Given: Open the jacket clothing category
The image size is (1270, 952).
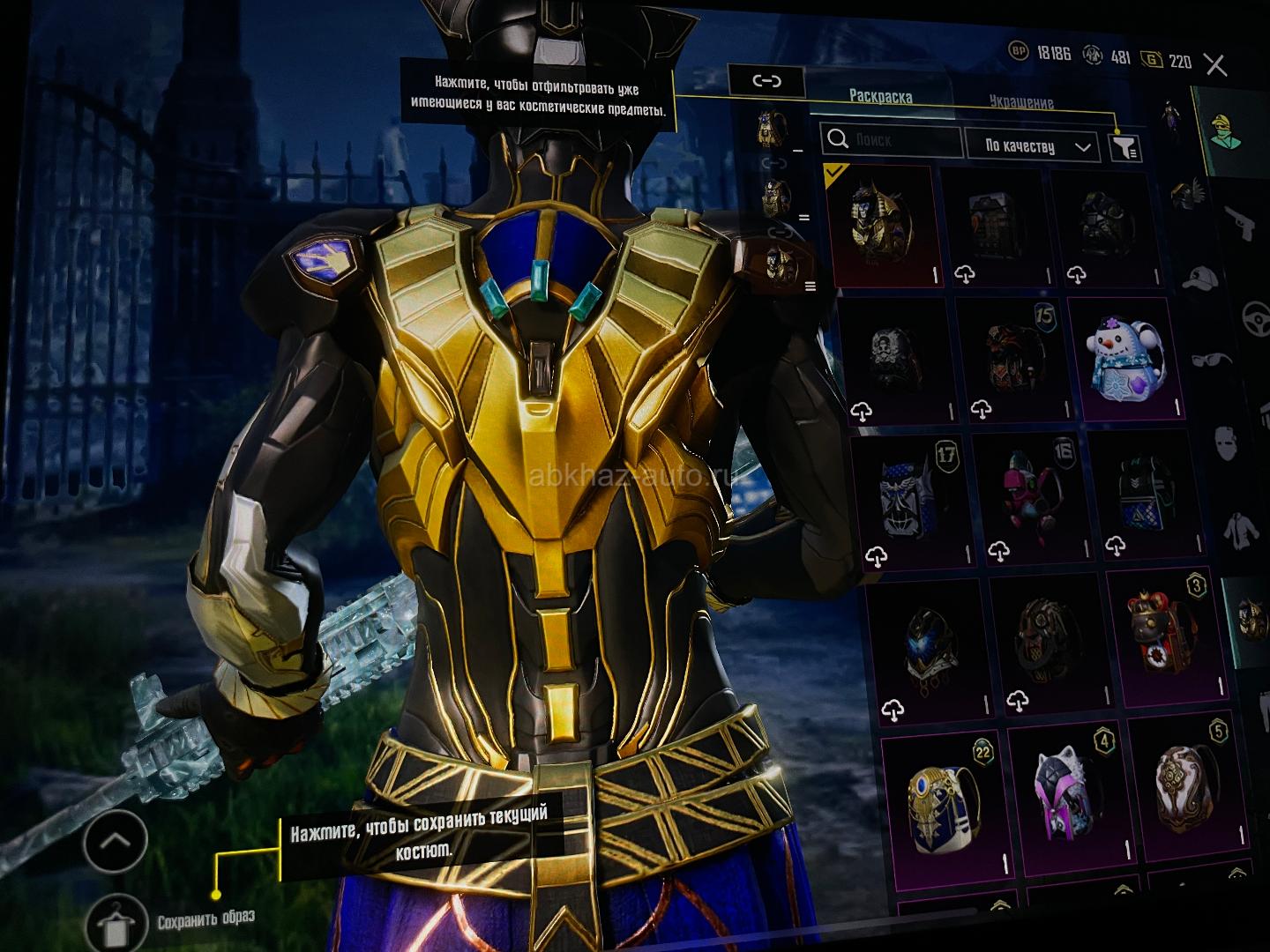Looking at the screenshot, I should (x=1241, y=530).
